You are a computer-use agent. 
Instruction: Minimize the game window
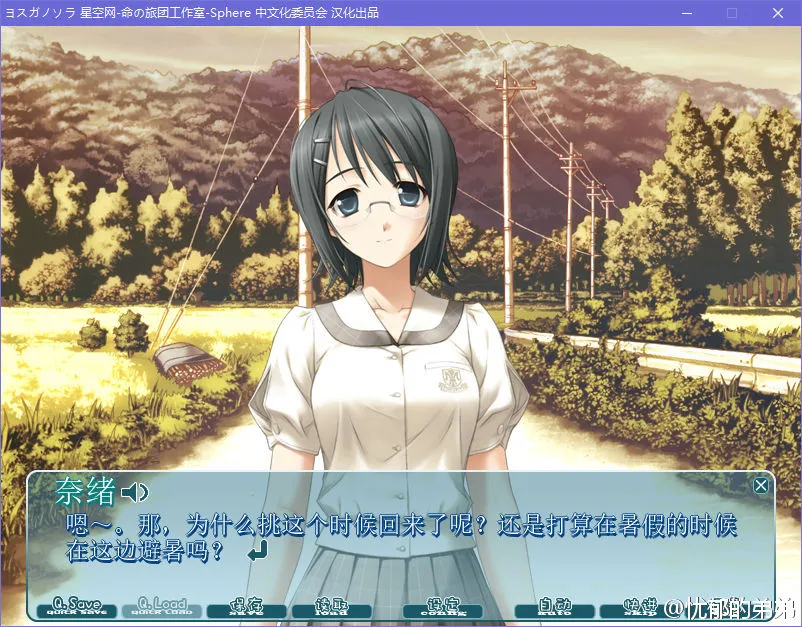pos(687,13)
